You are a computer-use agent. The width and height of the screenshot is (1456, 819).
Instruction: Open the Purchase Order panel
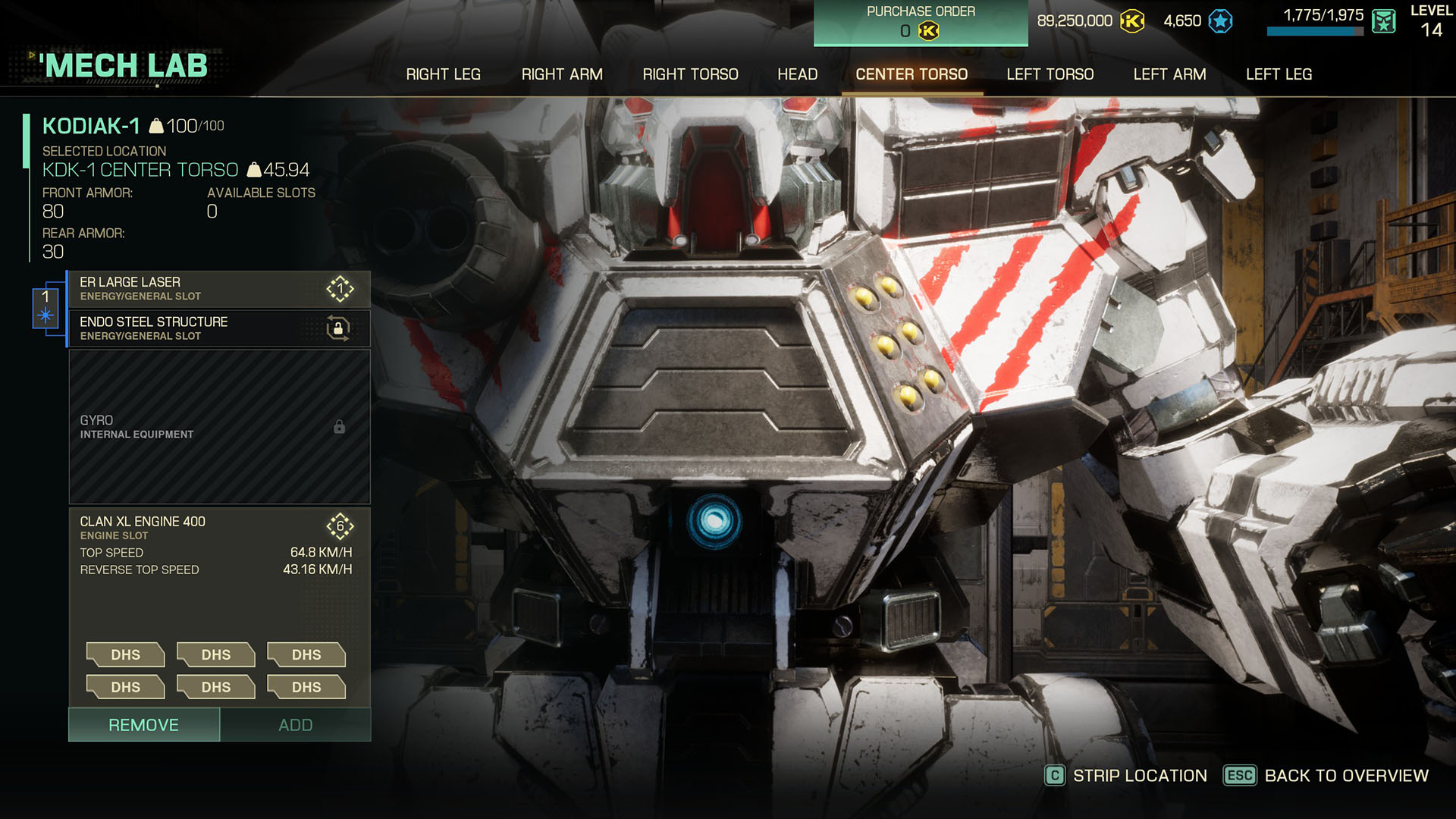tap(921, 23)
